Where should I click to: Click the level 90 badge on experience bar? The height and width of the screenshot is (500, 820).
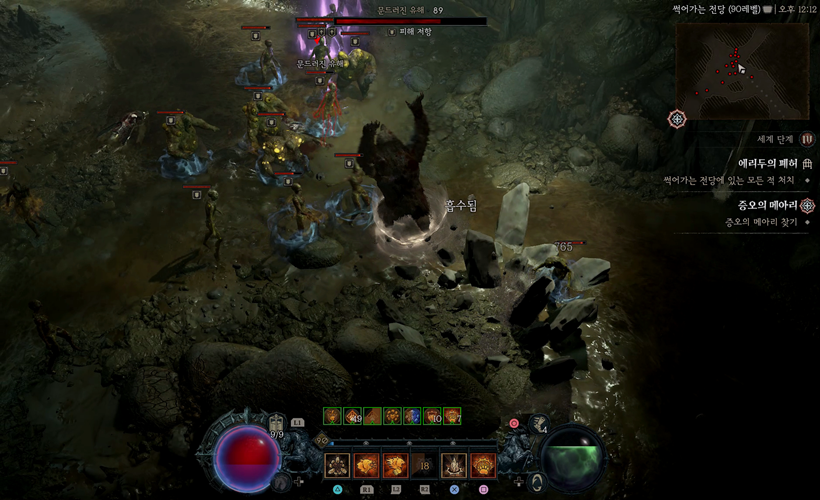tap(322, 438)
